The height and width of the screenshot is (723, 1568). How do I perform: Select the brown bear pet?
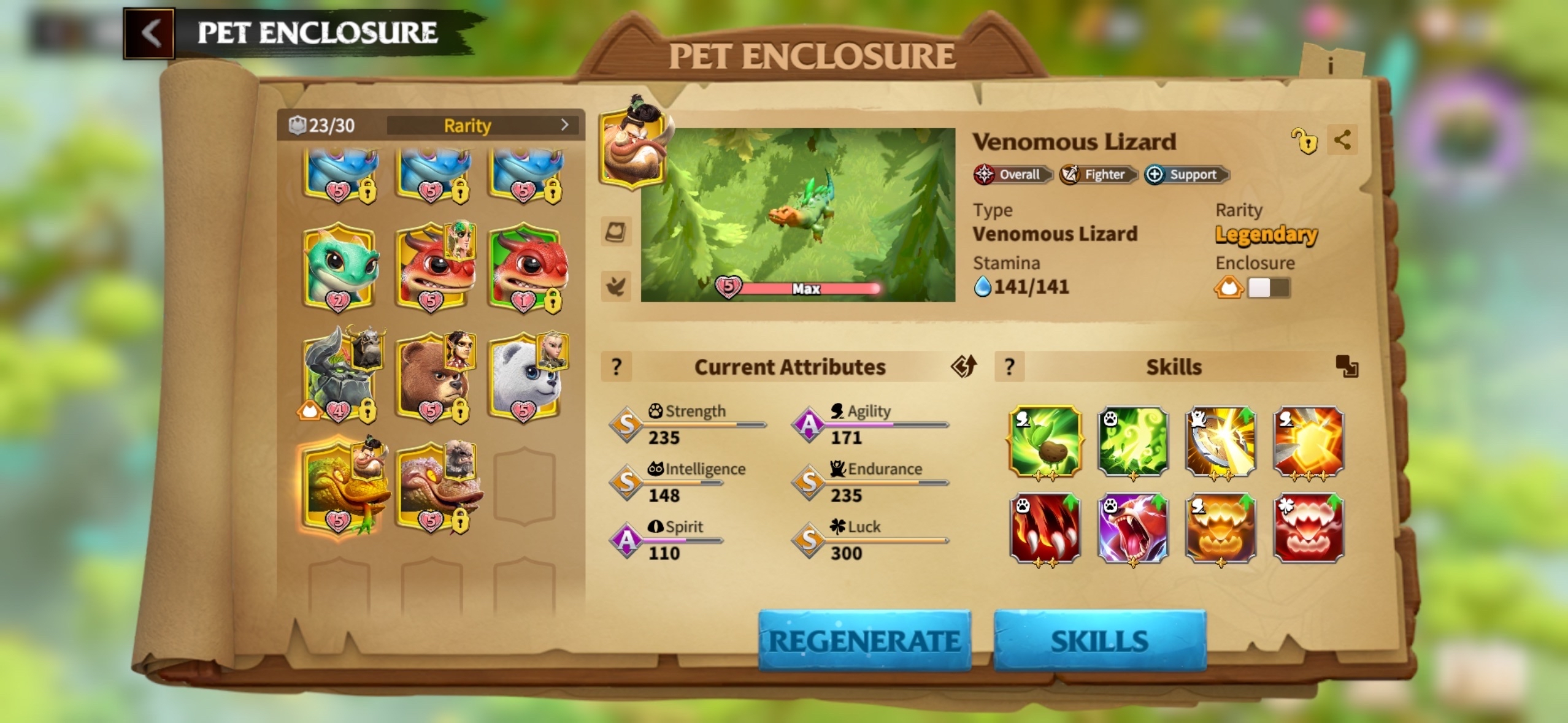click(x=431, y=376)
